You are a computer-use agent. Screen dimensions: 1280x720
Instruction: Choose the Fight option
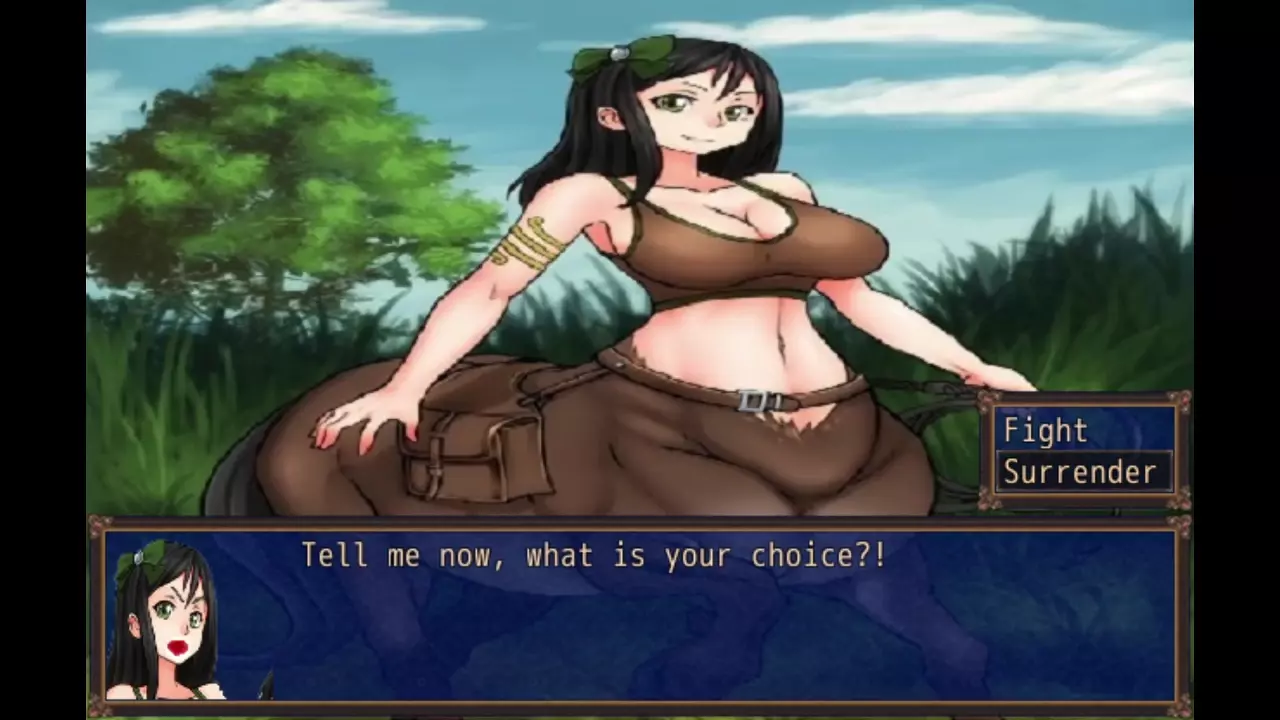pyautogui.click(x=1046, y=431)
